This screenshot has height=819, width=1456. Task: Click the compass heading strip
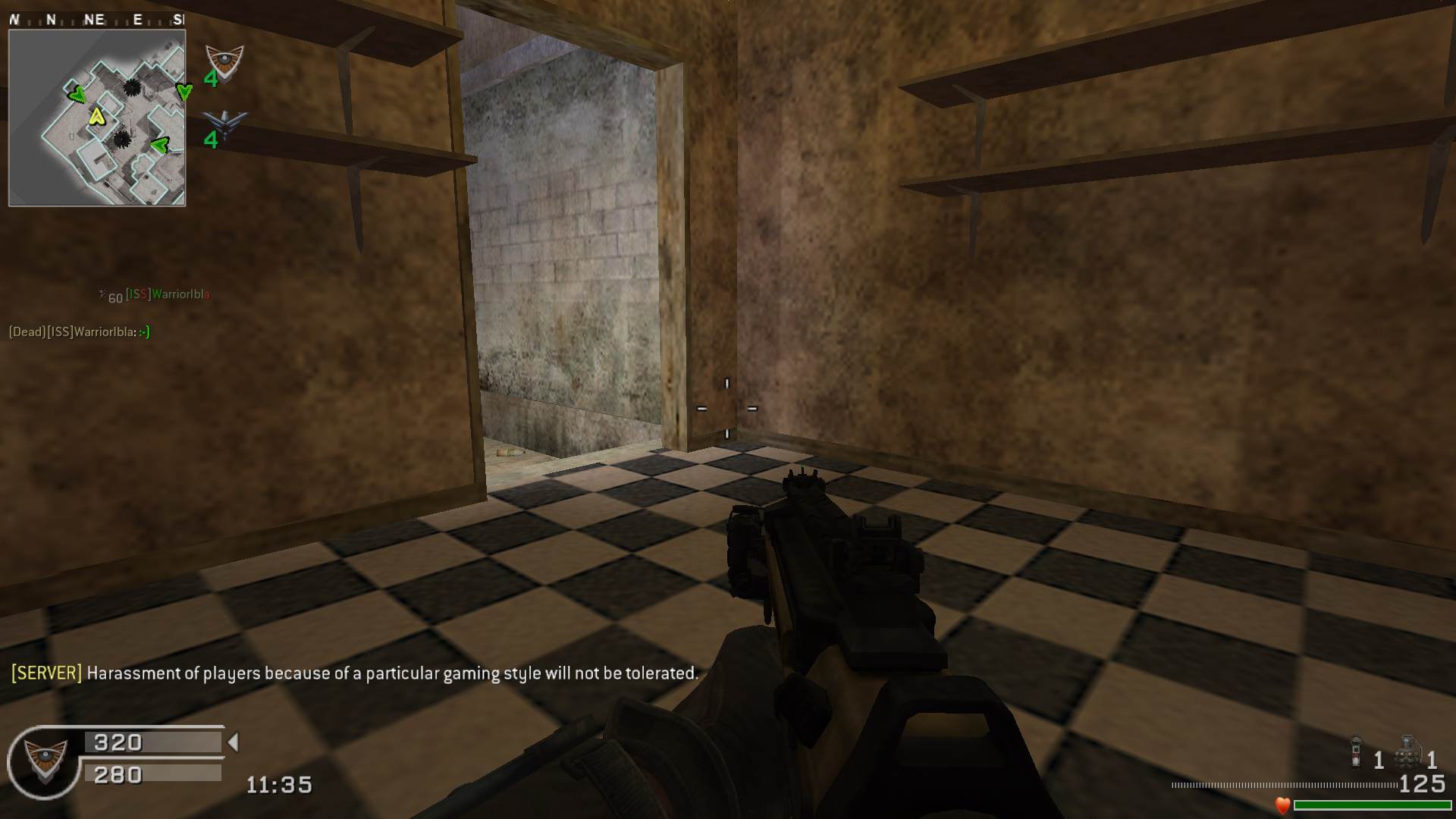coord(96,20)
